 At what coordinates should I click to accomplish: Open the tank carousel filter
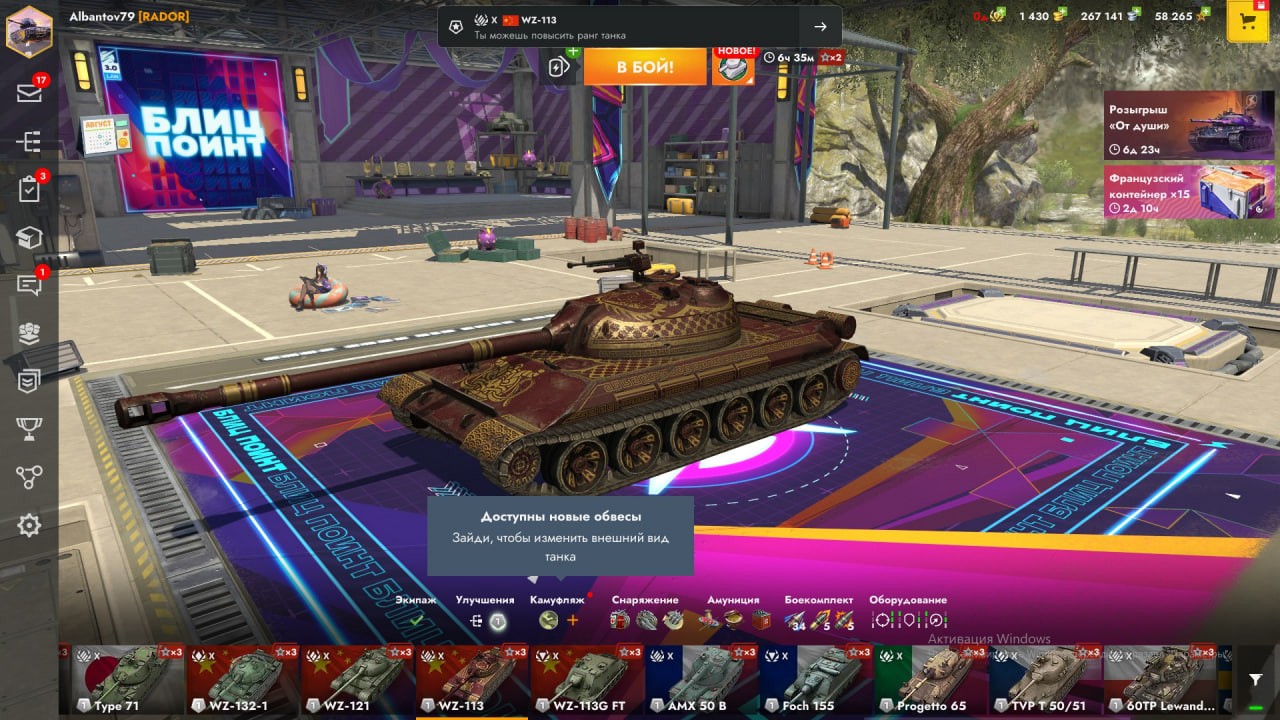1256,680
